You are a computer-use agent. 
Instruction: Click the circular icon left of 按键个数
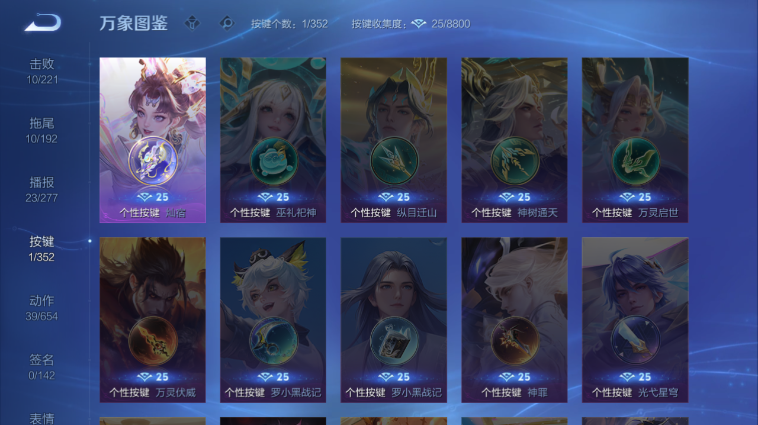click(x=227, y=23)
